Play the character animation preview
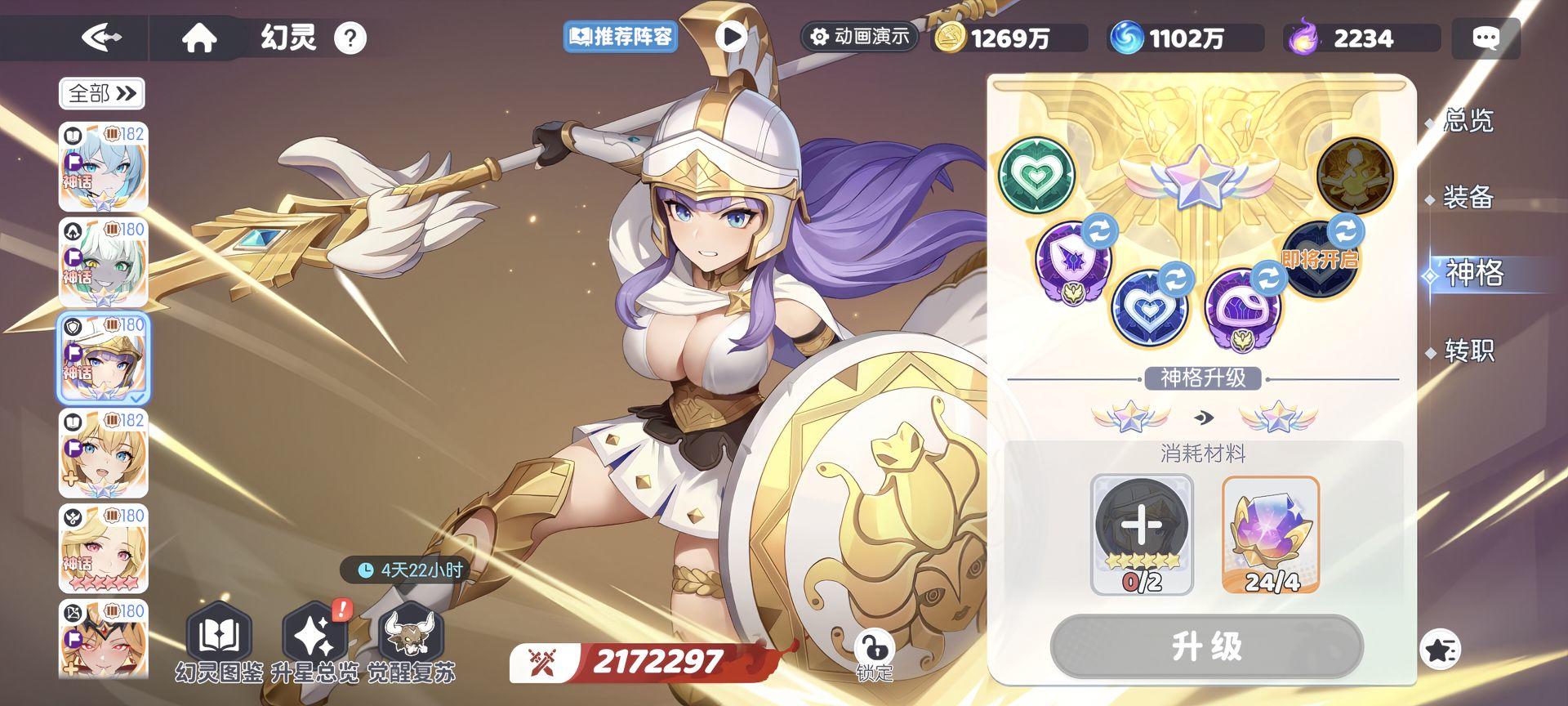Screen dimensions: 1568x706 tap(731, 37)
